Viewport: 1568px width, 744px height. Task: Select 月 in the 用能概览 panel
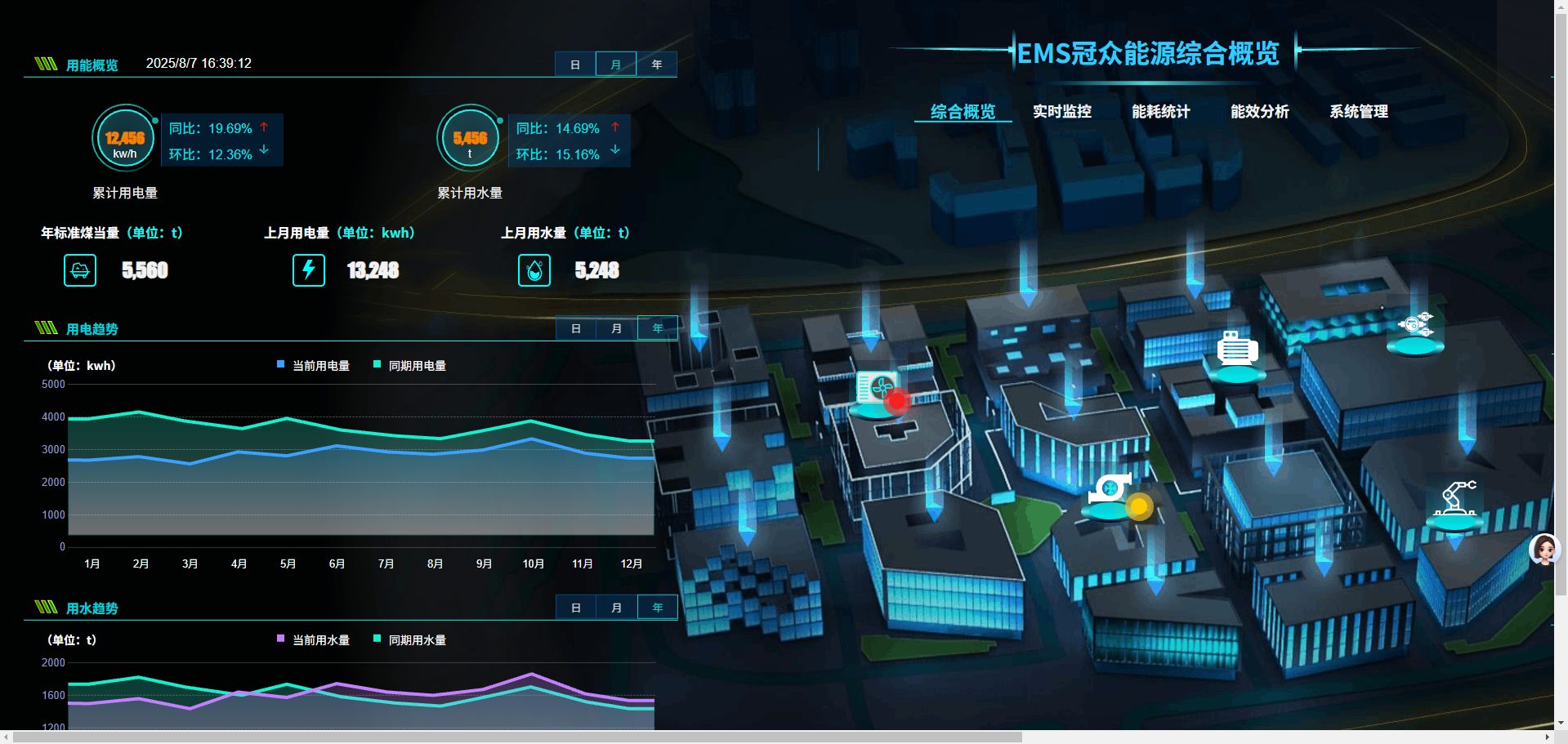[616, 65]
